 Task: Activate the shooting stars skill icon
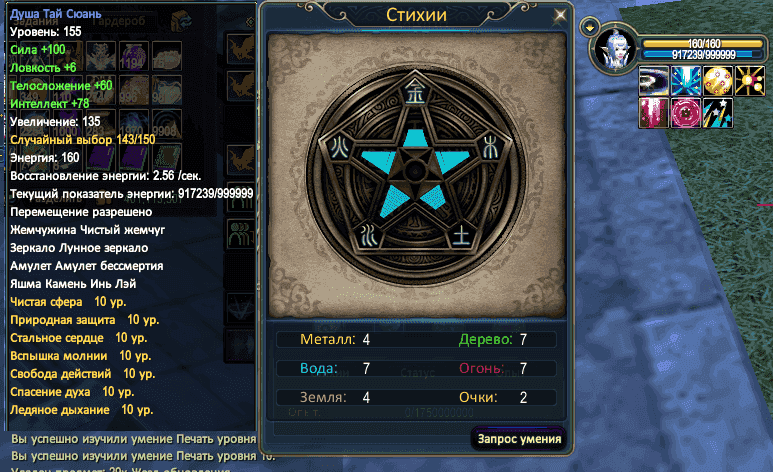click(x=716, y=112)
